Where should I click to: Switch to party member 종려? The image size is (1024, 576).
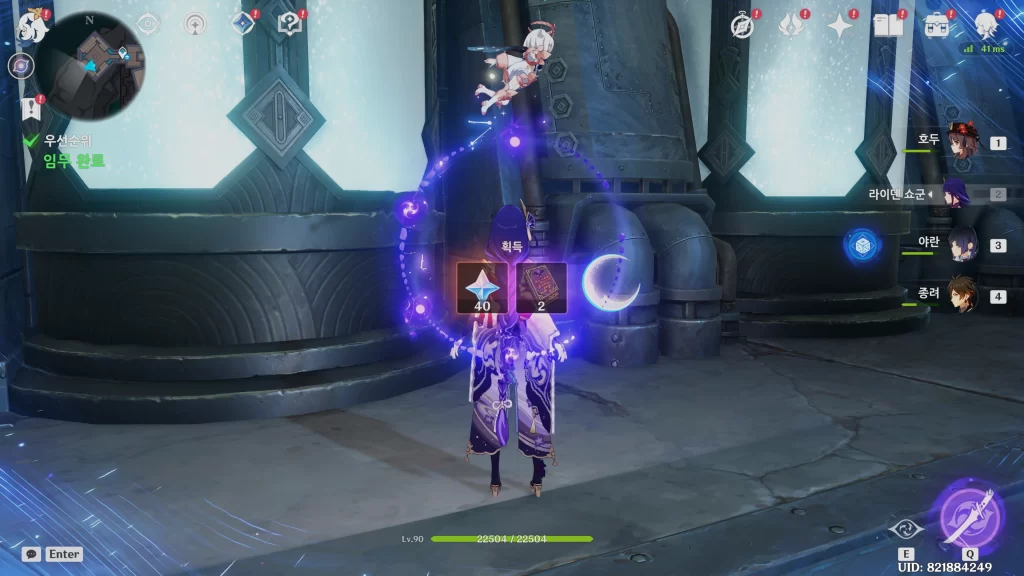pyautogui.click(x=963, y=296)
